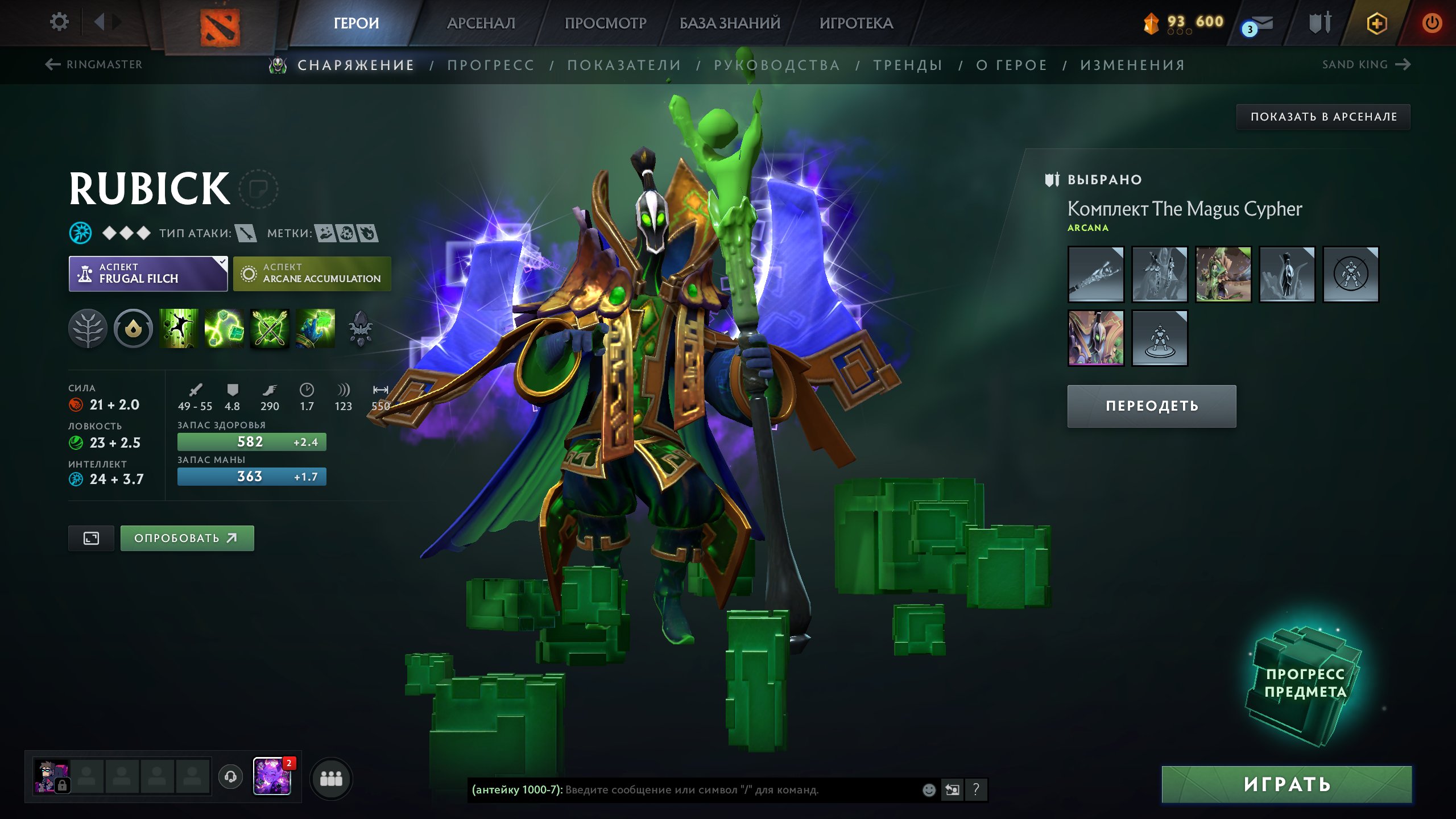Switch to the АРСЕНАЛ tab

[x=481, y=23]
